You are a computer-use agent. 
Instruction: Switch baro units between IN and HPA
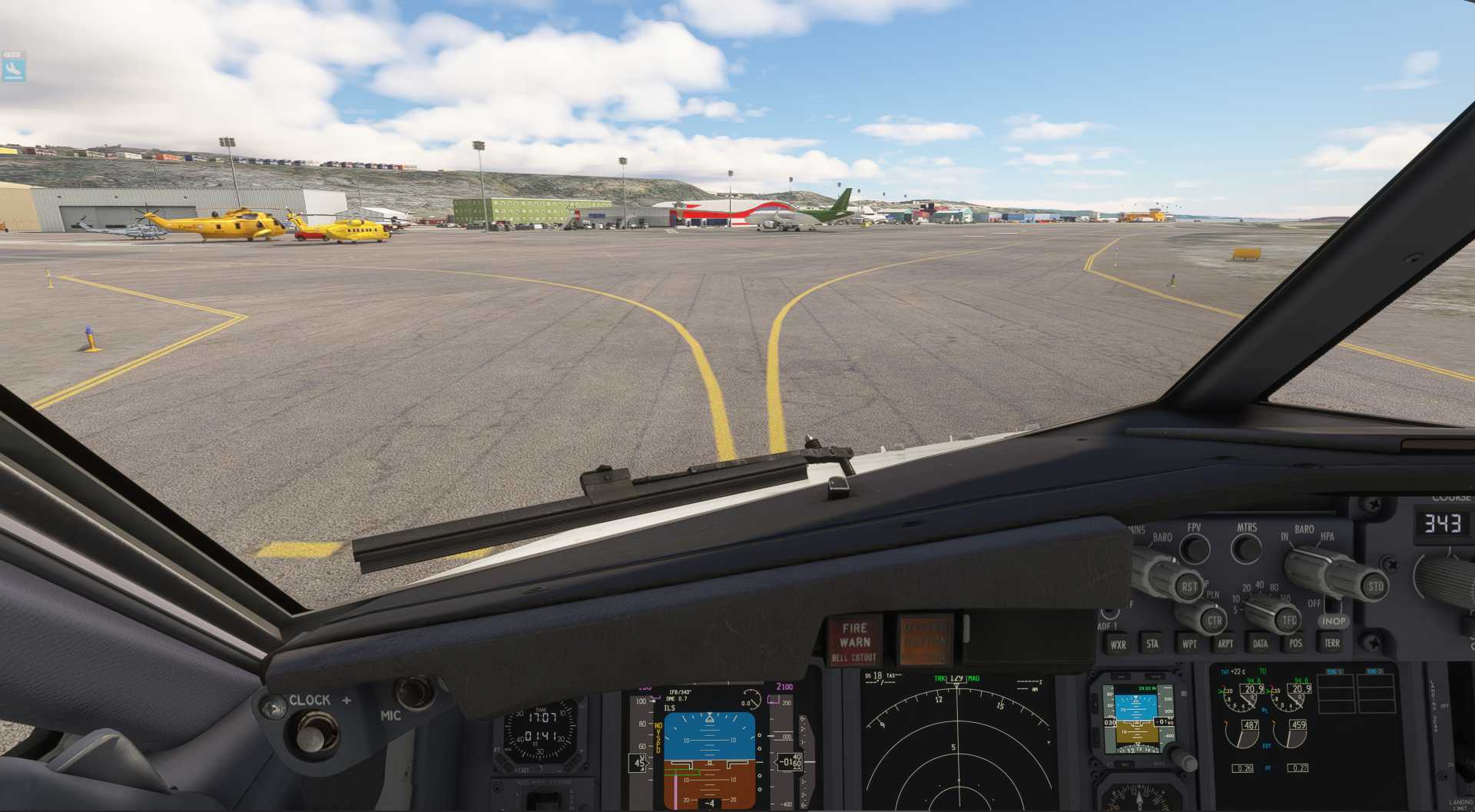click(x=1308, y=566)
